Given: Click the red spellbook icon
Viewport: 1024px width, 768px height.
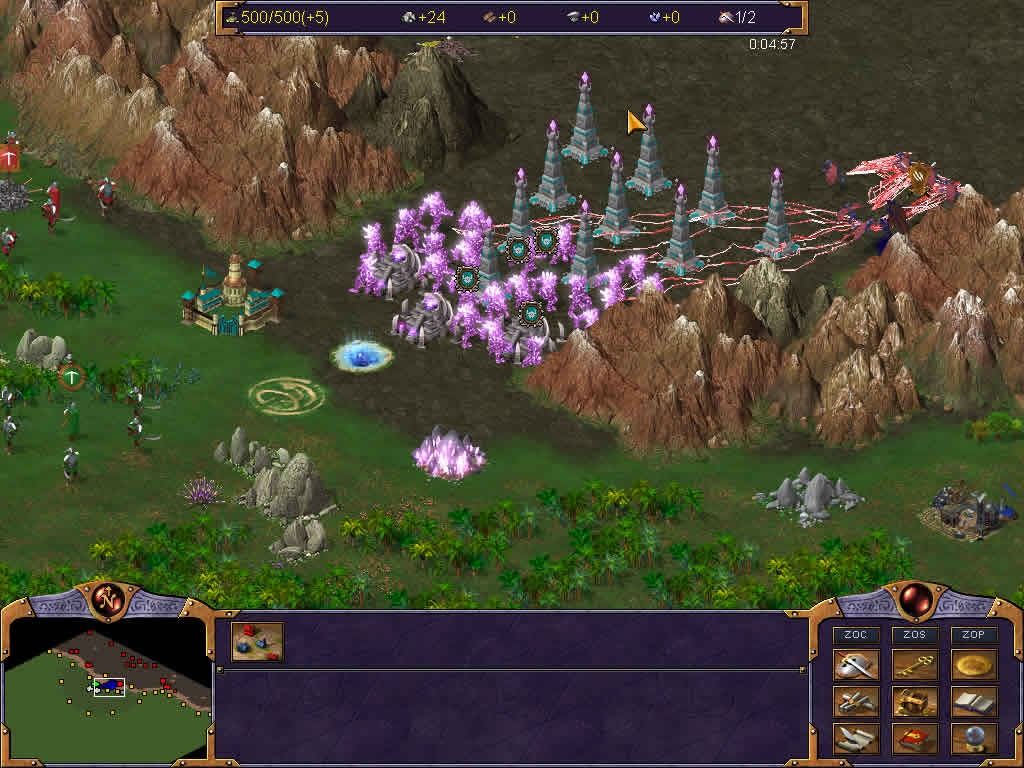Looking at the screenshot, I should click(x=914, y=739).
